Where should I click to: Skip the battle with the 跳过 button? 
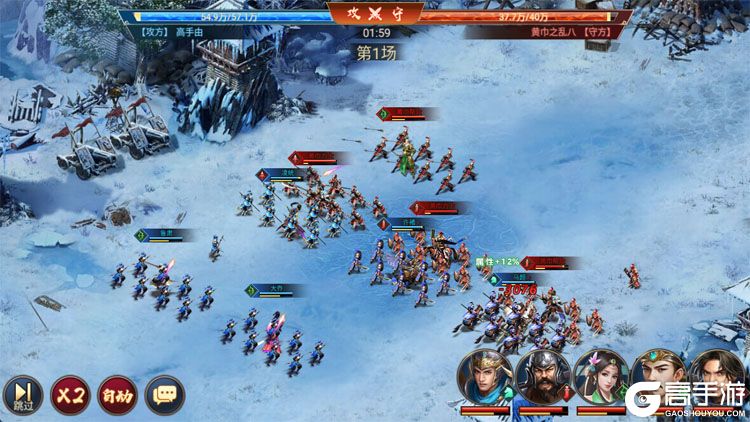pyautogui.click(x=21, y=394)
